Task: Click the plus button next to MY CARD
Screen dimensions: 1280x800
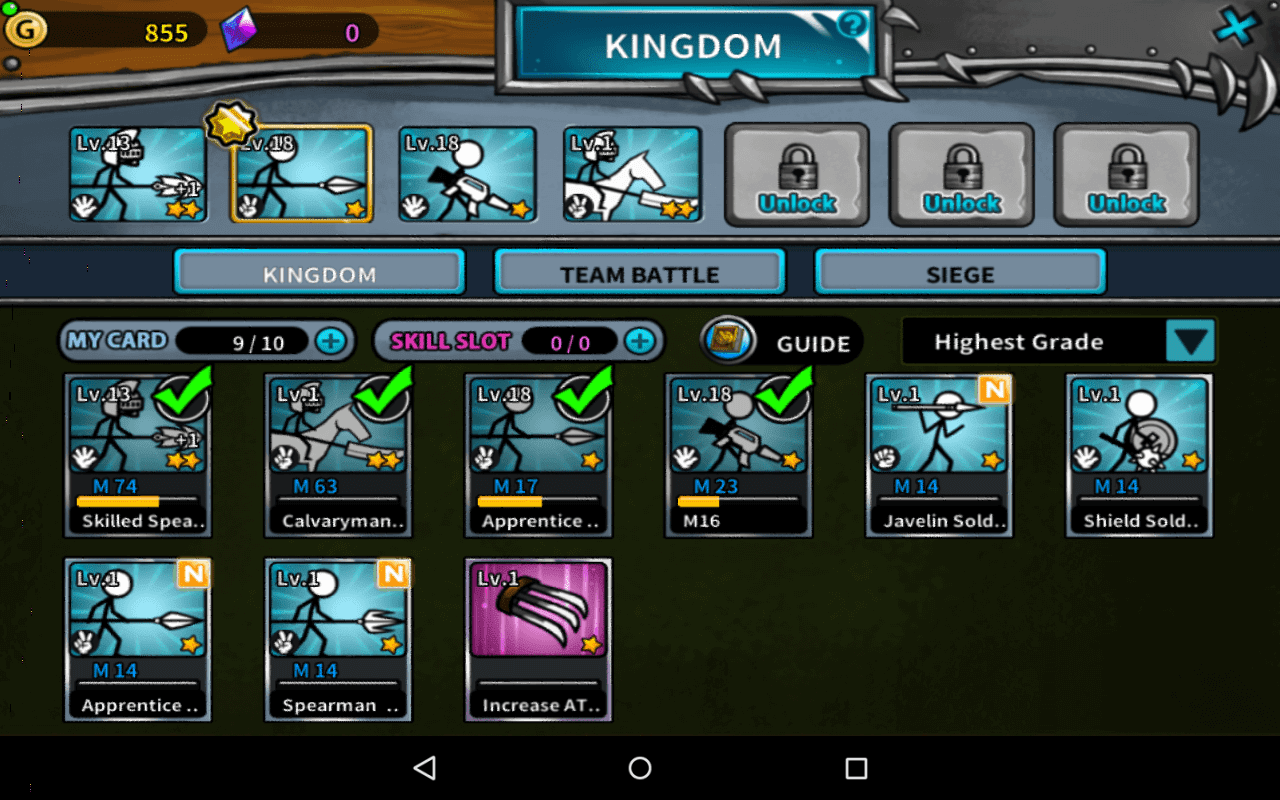Action: pos(335,340)
